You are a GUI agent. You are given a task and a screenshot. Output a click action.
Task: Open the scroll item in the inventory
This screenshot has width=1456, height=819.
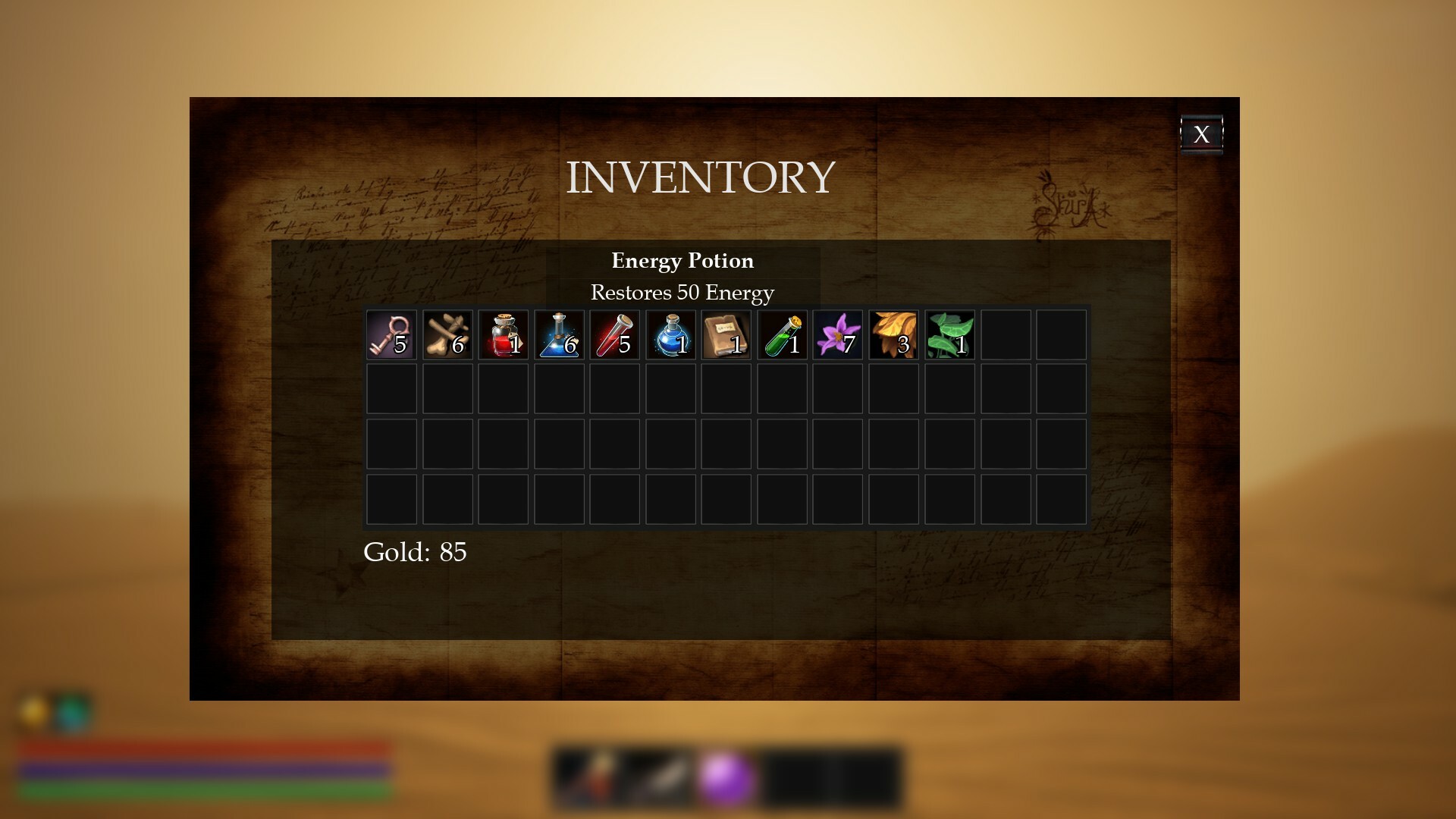[x=726, y=334]
